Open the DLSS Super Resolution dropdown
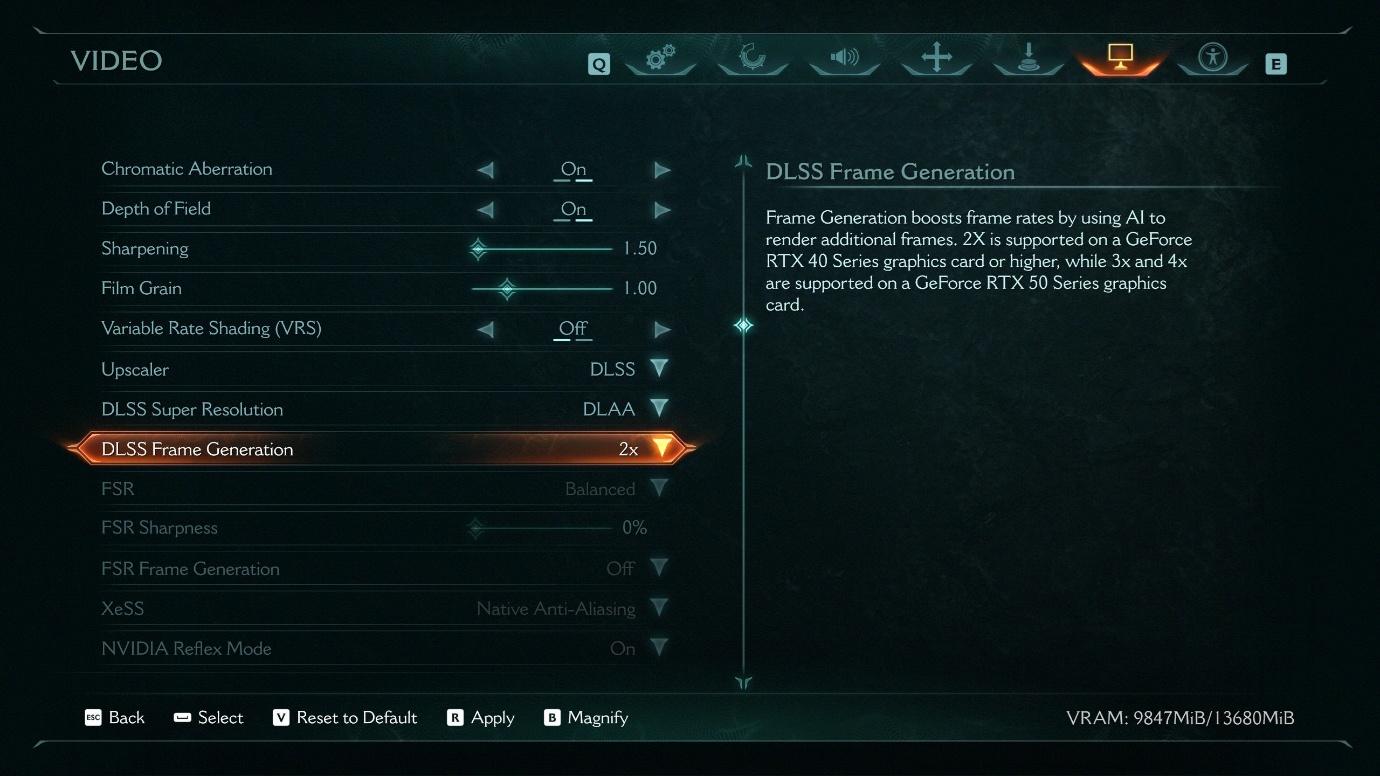Screen dimensions: 1380x776 tap(658, 409)
